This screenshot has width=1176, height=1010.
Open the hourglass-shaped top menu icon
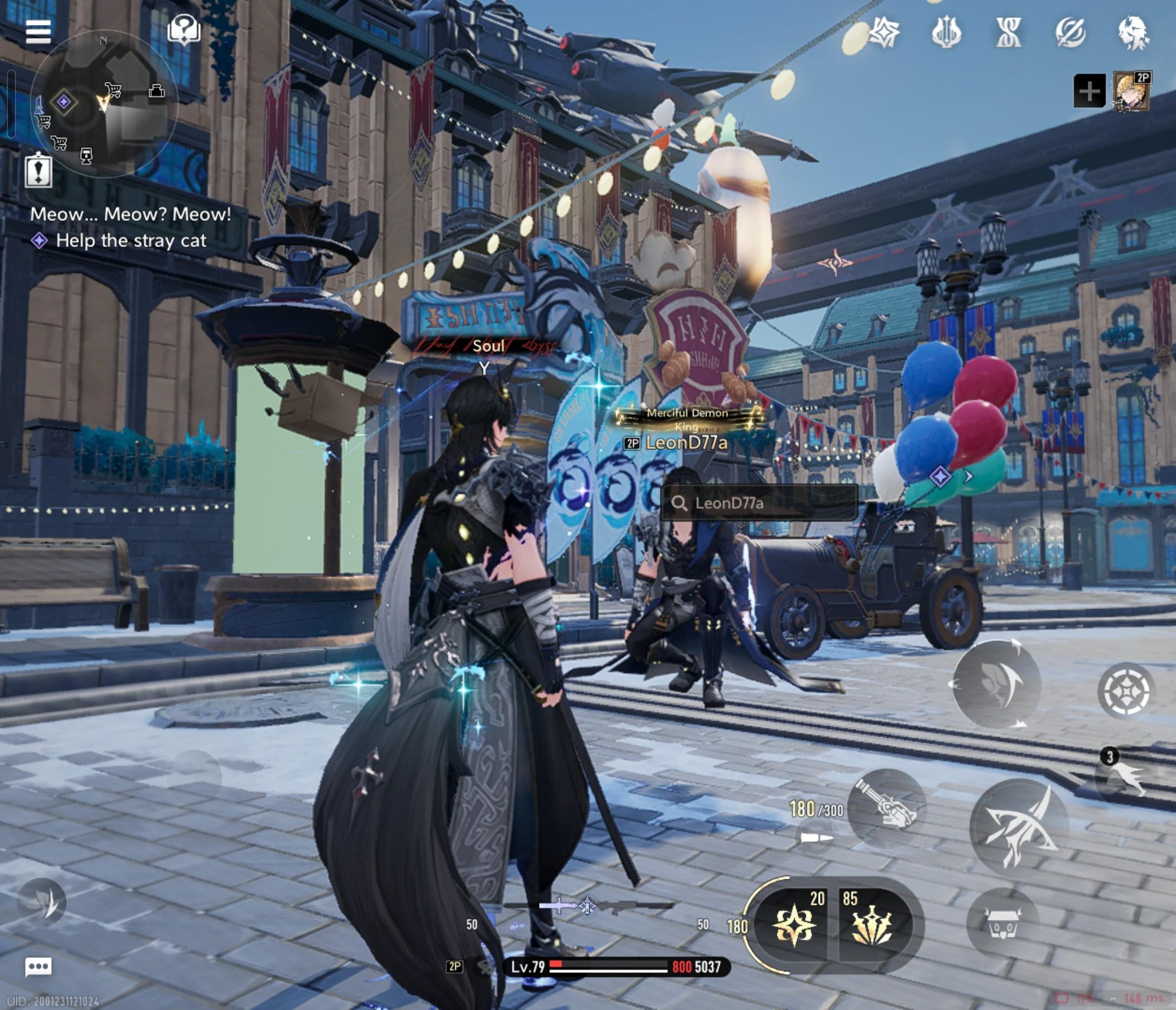coord(1008,32)
